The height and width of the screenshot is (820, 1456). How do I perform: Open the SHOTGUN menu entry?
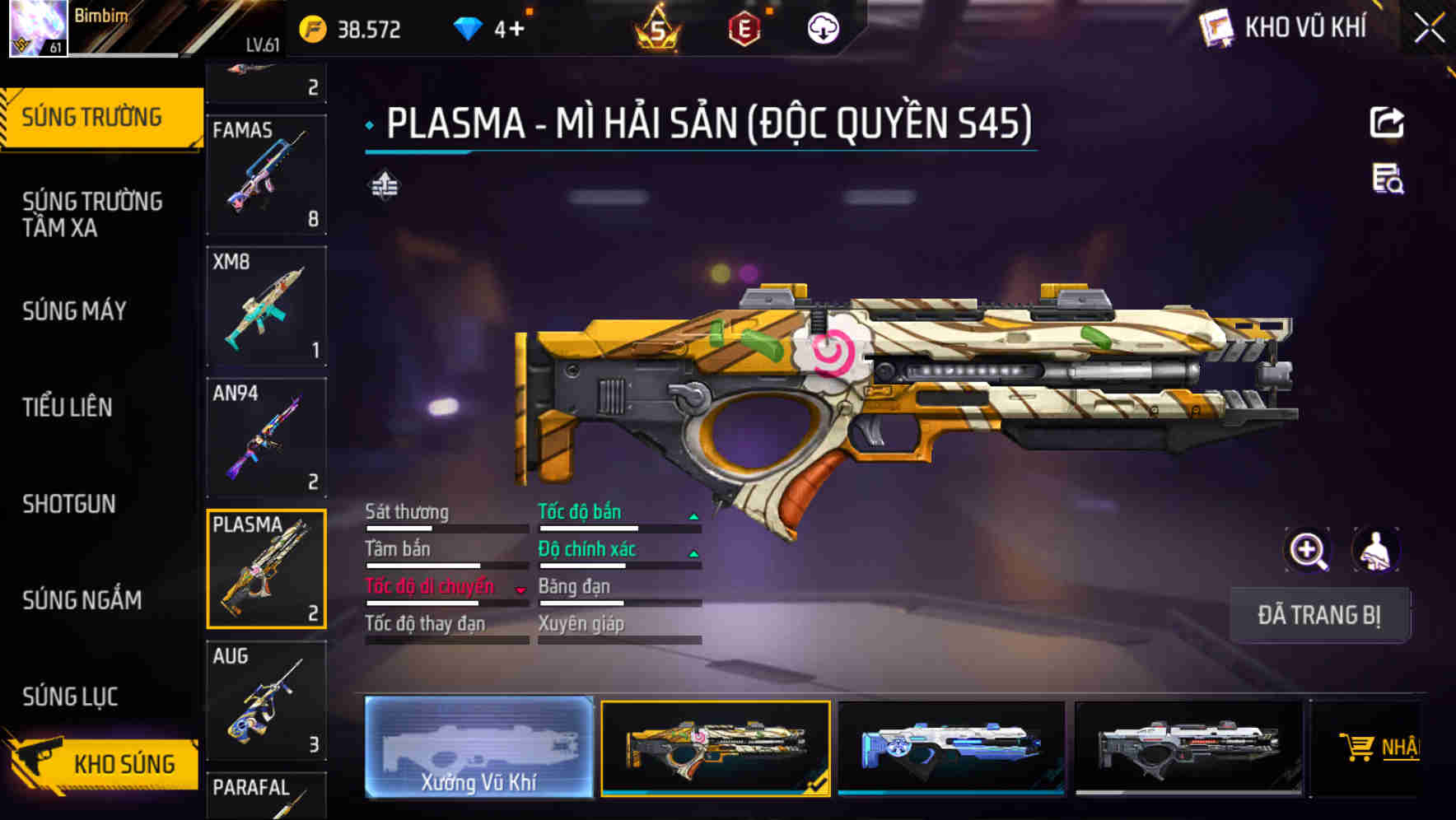coord(69,503)
